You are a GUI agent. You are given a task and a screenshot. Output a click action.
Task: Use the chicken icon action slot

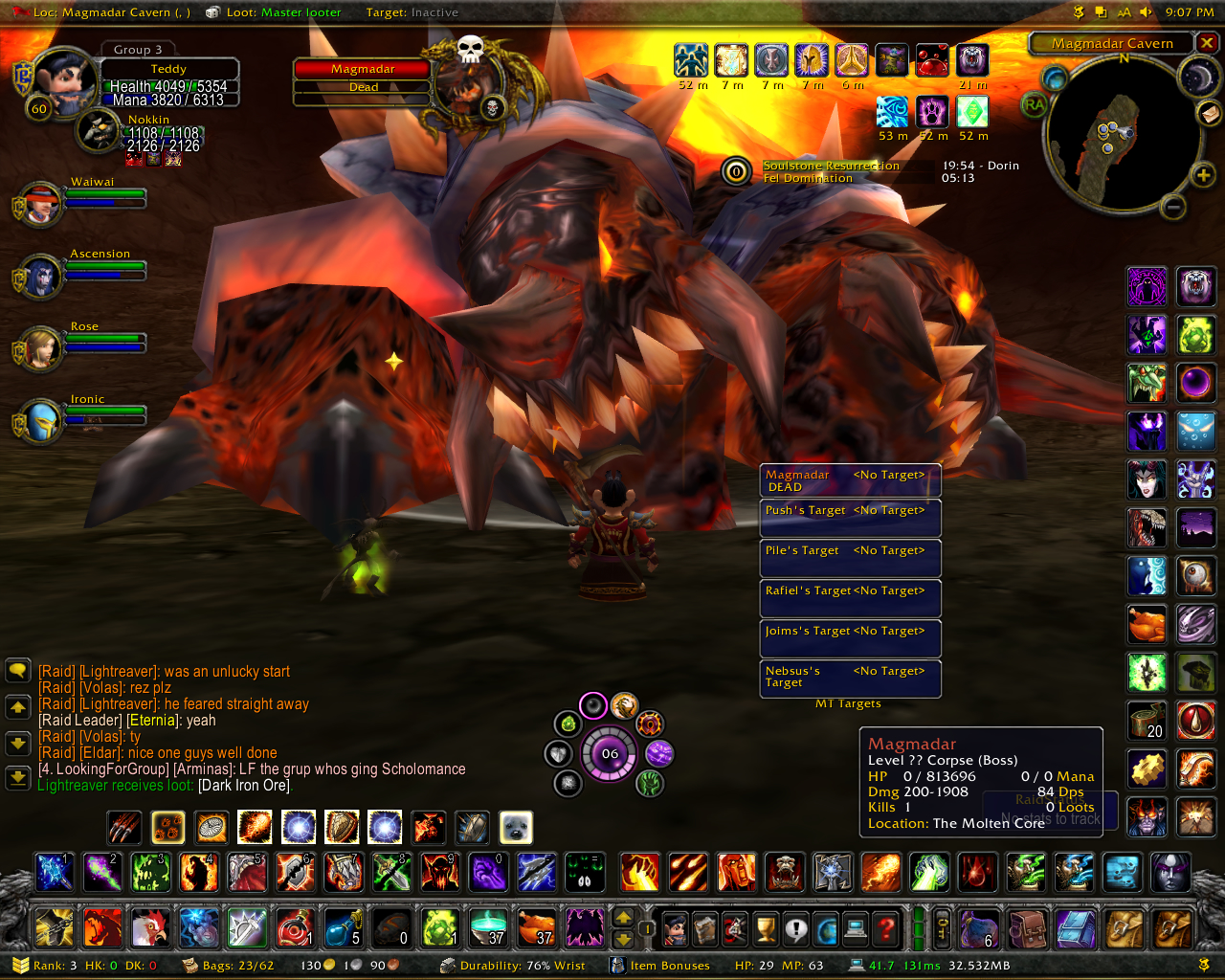coord(149,927)
